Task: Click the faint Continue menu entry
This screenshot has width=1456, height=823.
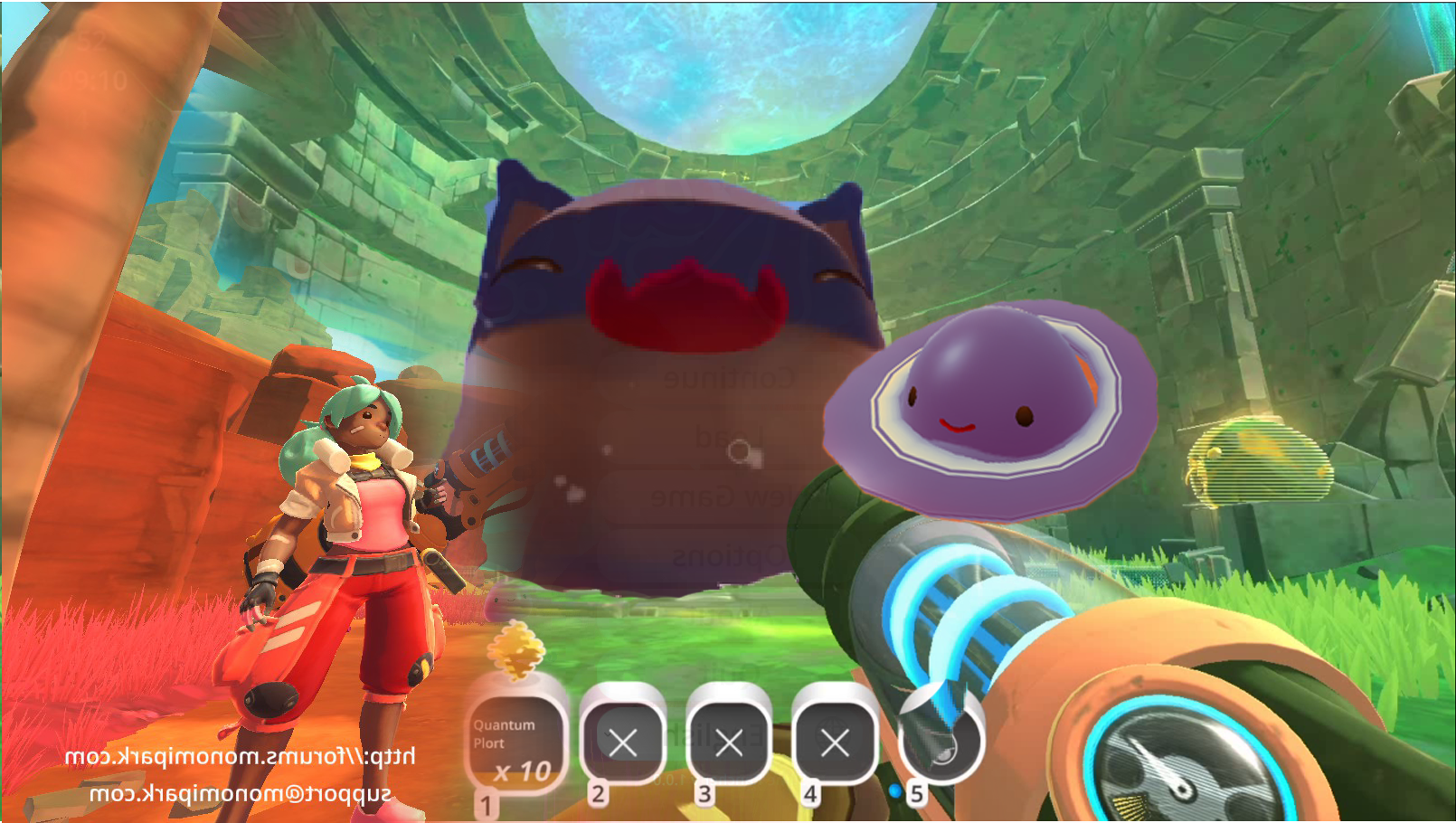Action: coord(729,378)
